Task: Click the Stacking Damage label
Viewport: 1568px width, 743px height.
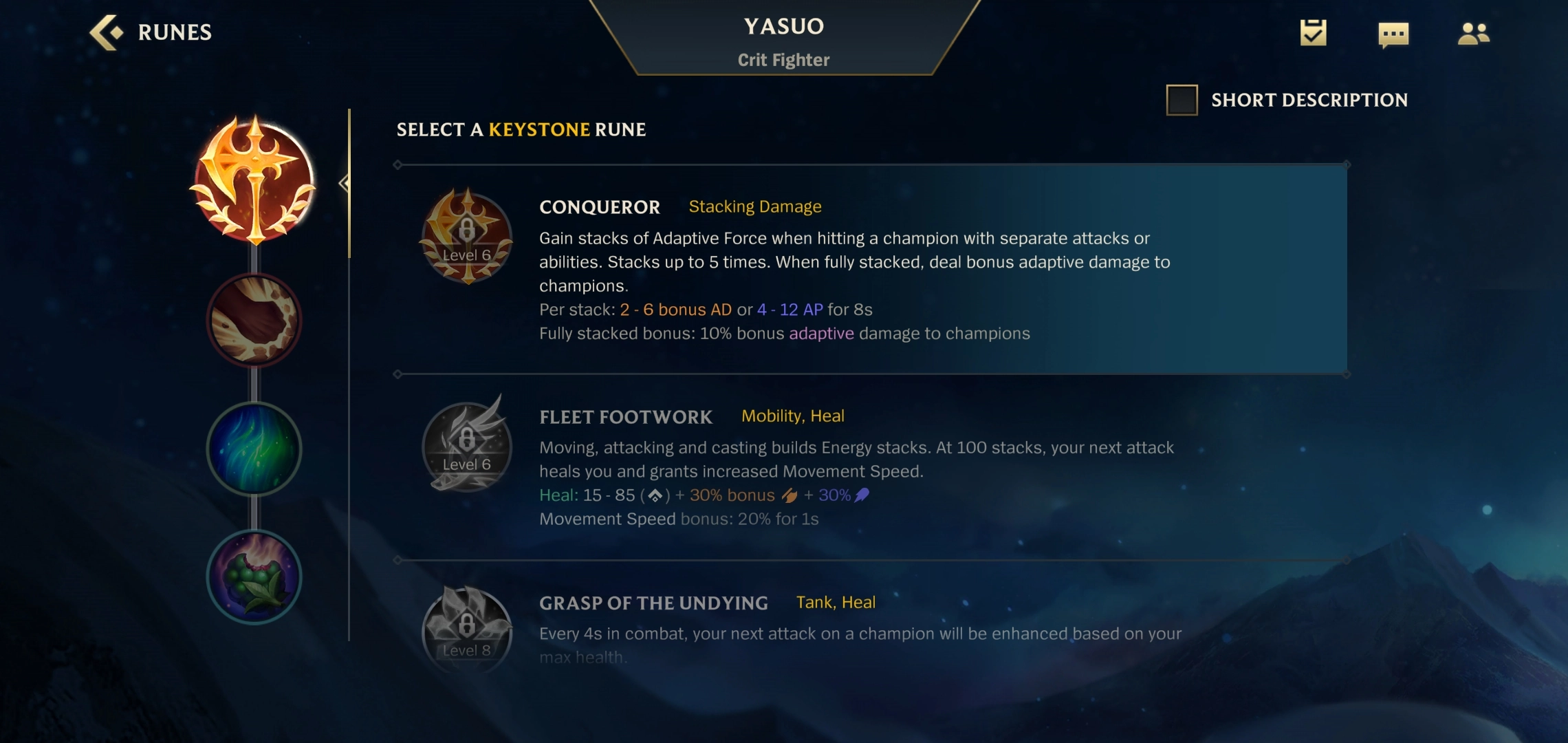Action: (754, 206)
